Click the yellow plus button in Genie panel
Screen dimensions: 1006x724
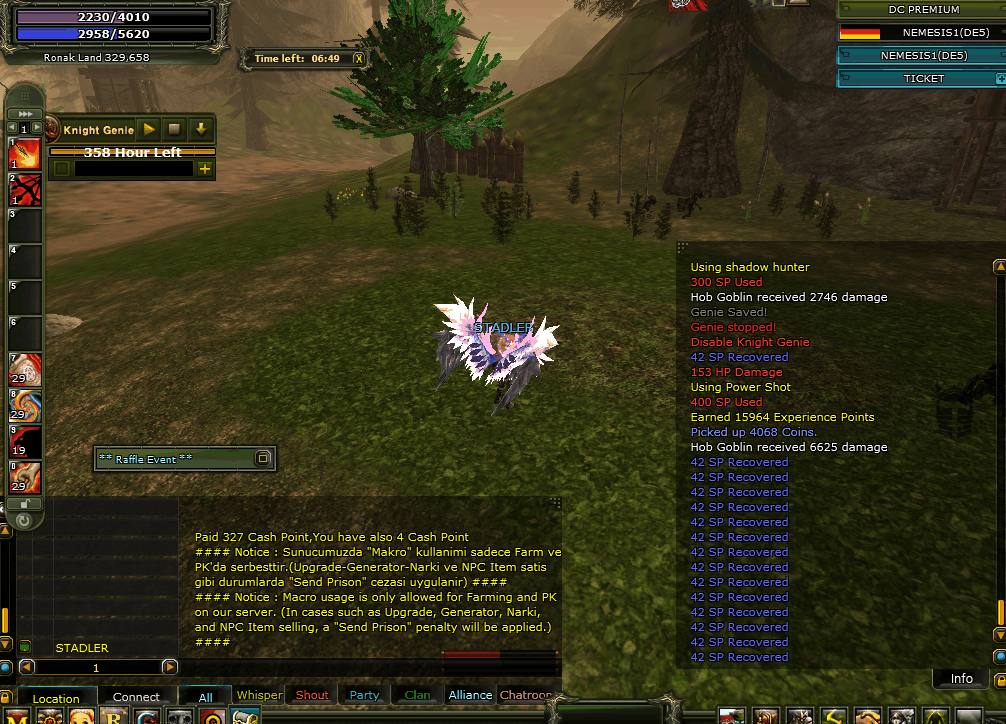(x=205, y=169)
